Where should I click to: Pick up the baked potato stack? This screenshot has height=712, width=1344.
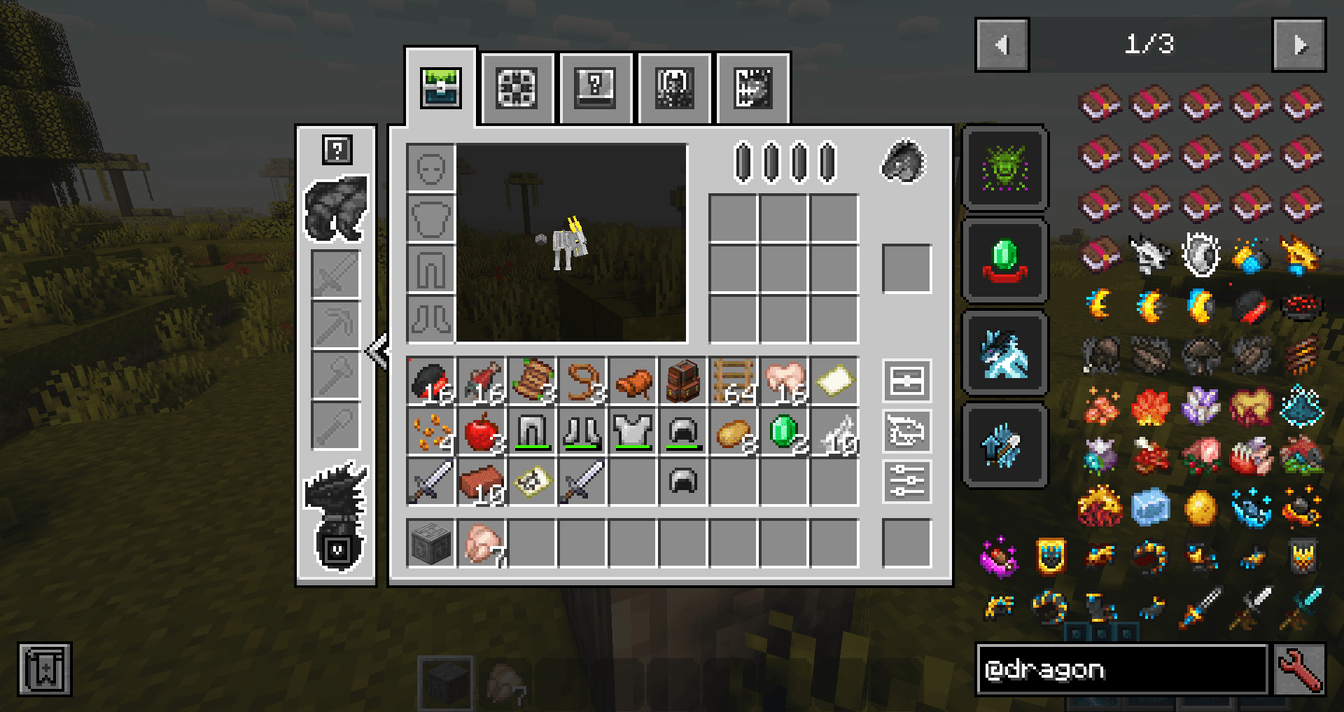coord(734,433)
